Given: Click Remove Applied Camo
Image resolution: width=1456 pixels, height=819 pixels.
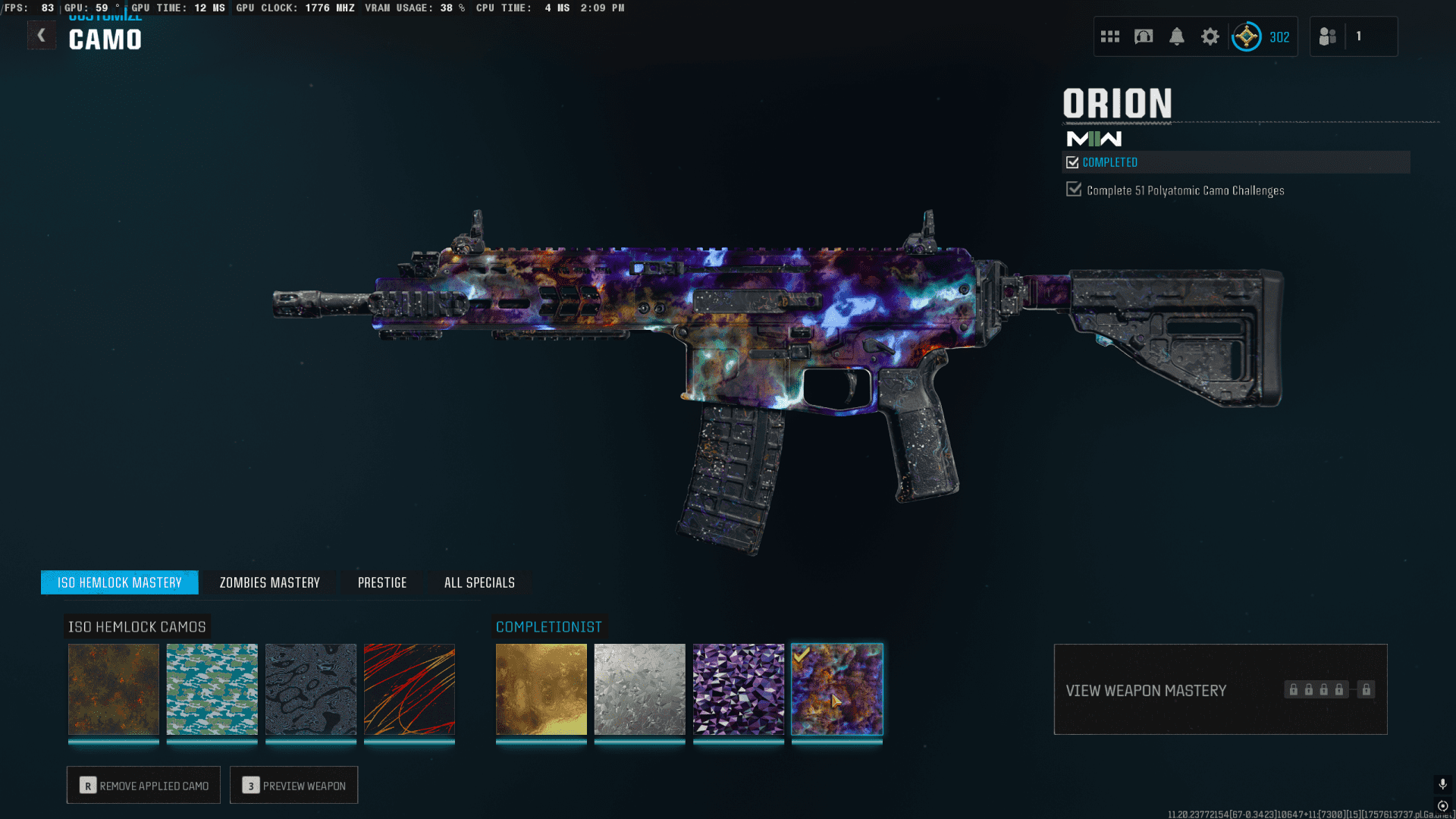Looking at the screenshot, I should tap(143, 786).
